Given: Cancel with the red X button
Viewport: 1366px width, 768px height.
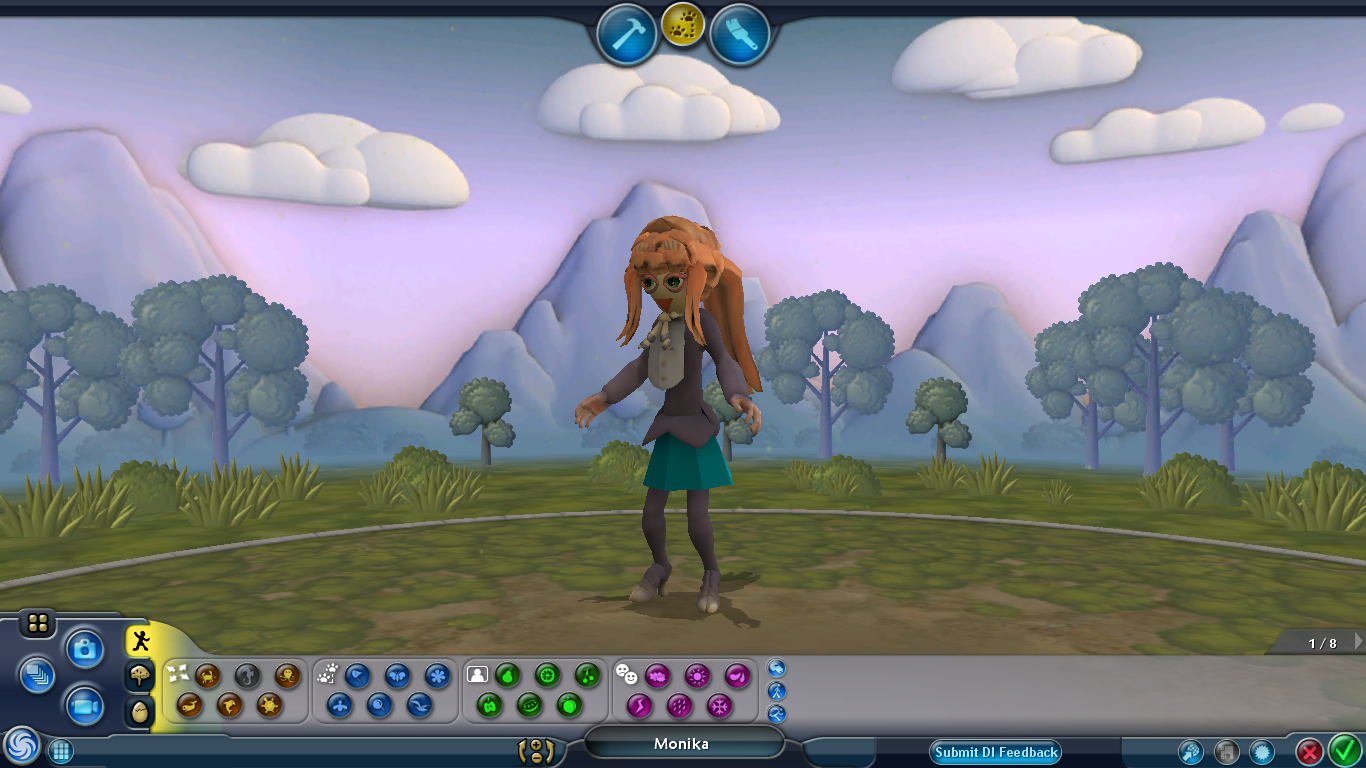Looking at the screenshot, I should tap(1309, 751).
